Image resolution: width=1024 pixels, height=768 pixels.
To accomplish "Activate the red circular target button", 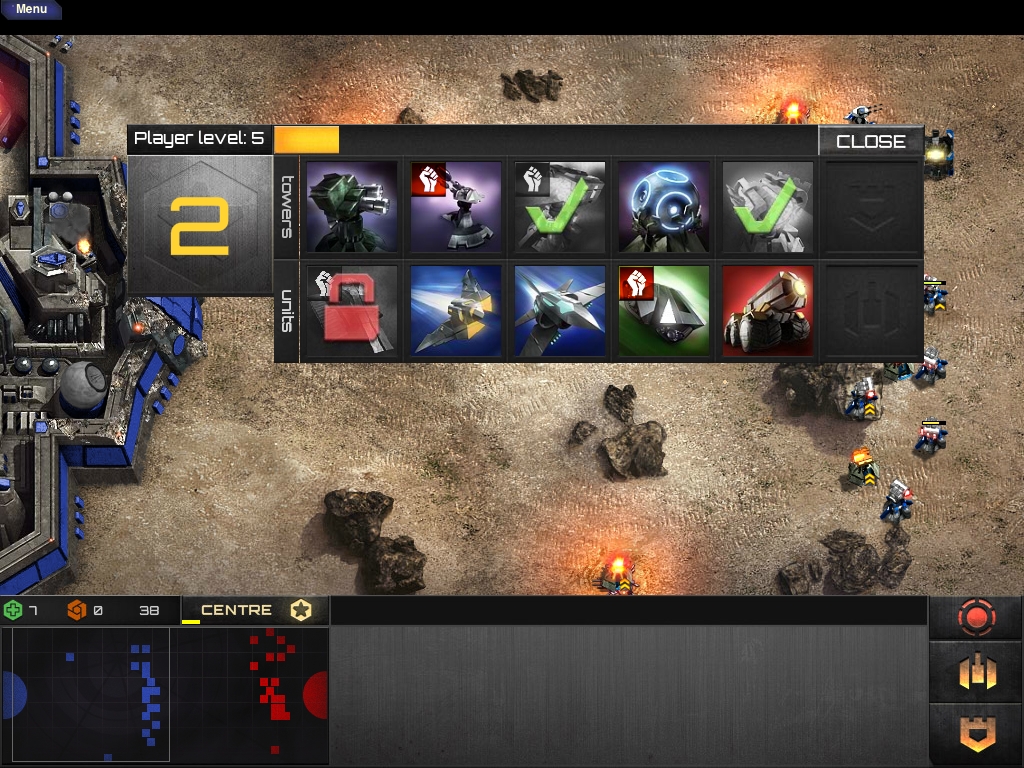I will [x=976, y=619].
